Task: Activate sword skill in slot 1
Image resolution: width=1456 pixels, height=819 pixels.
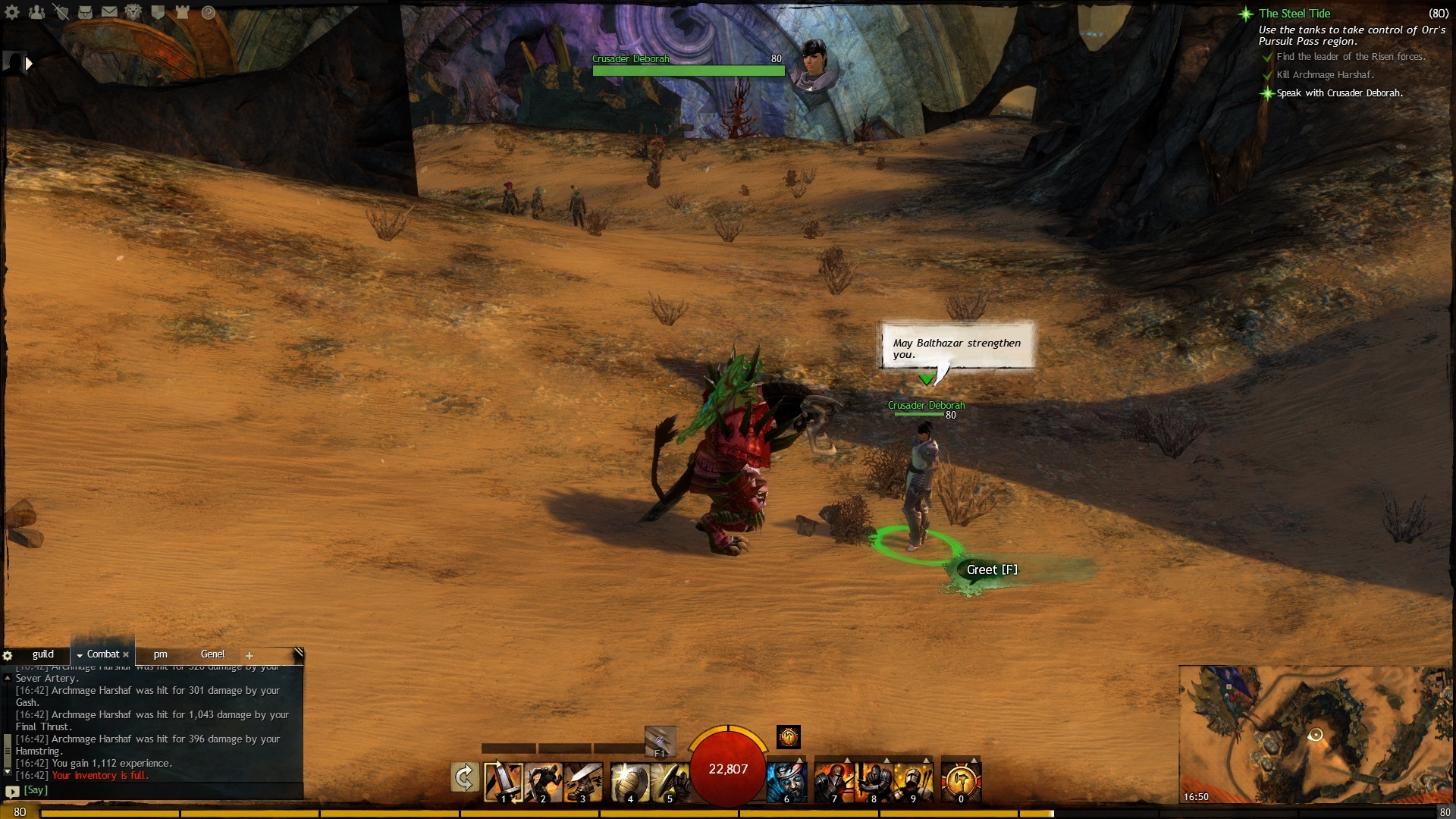Action: click(504, 781)
